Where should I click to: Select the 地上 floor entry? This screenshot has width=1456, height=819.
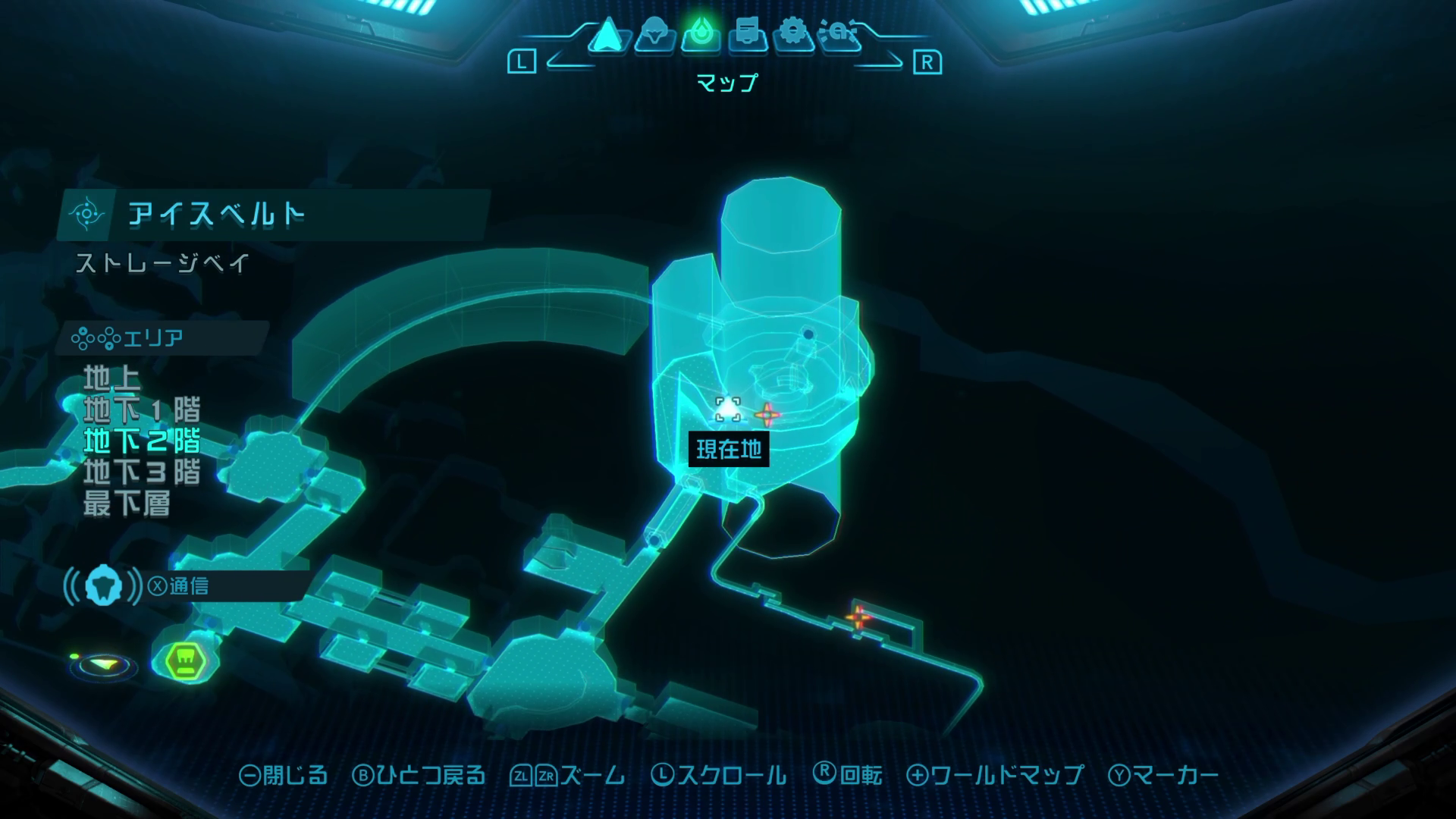point(112,378)
